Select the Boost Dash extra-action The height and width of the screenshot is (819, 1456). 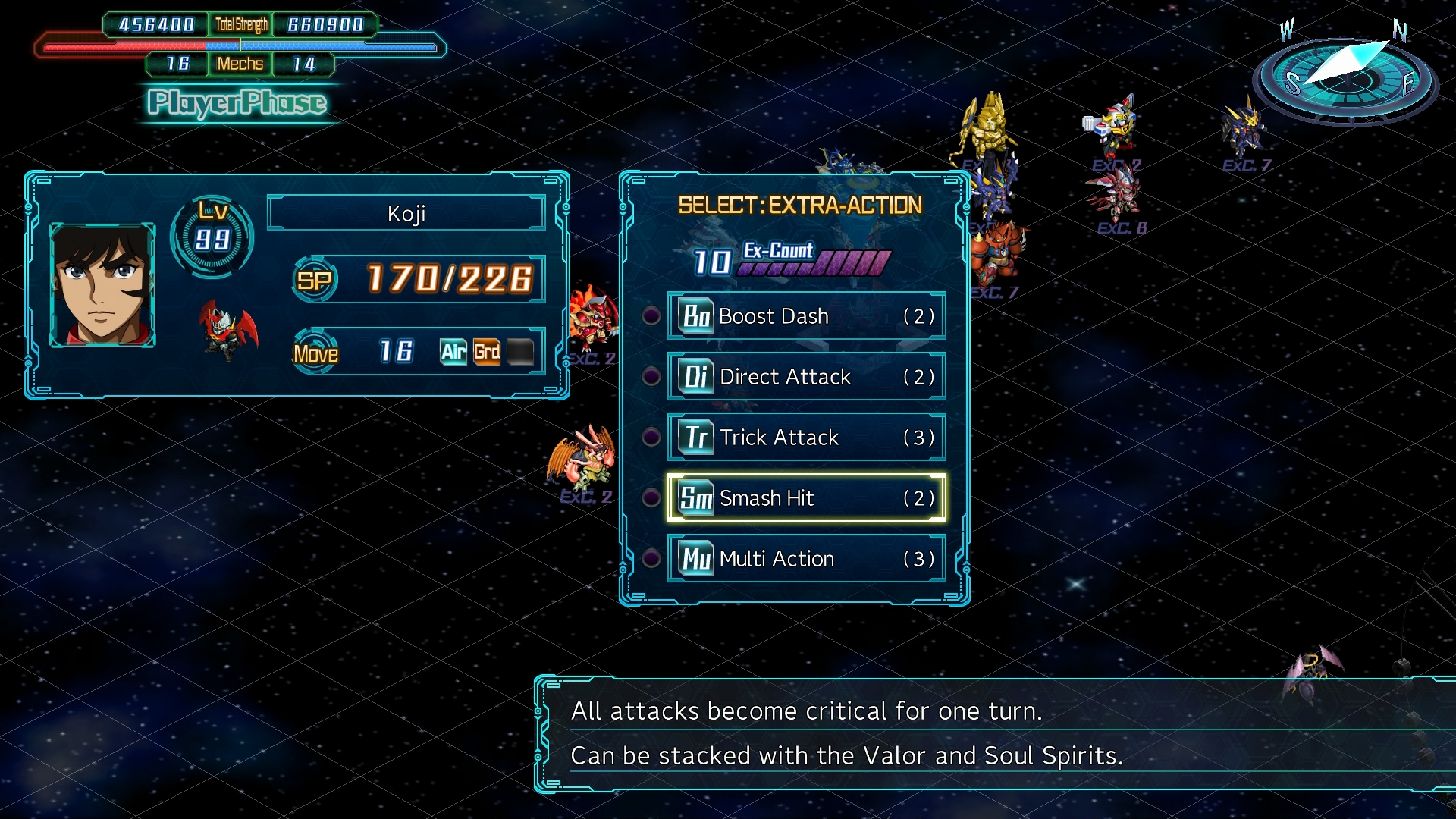pyautogui.click(x=806, y=316)
